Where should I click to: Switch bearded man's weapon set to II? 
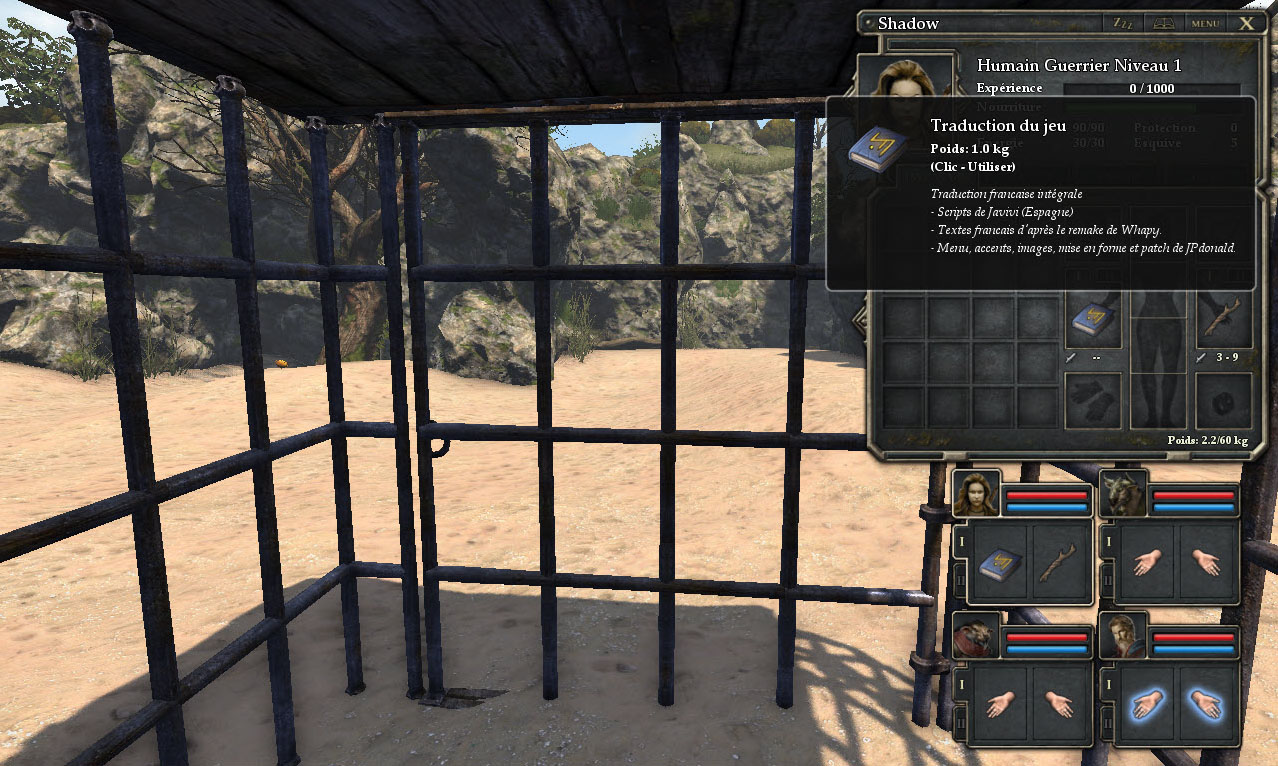pos(1107,722)
